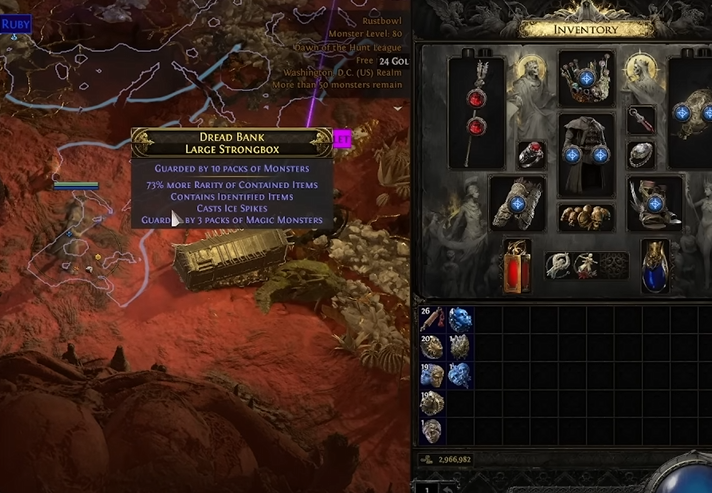Click the magenta loot label beside strongbox title
The width and height of the screenshot is (712, 493).
[343, 140]
